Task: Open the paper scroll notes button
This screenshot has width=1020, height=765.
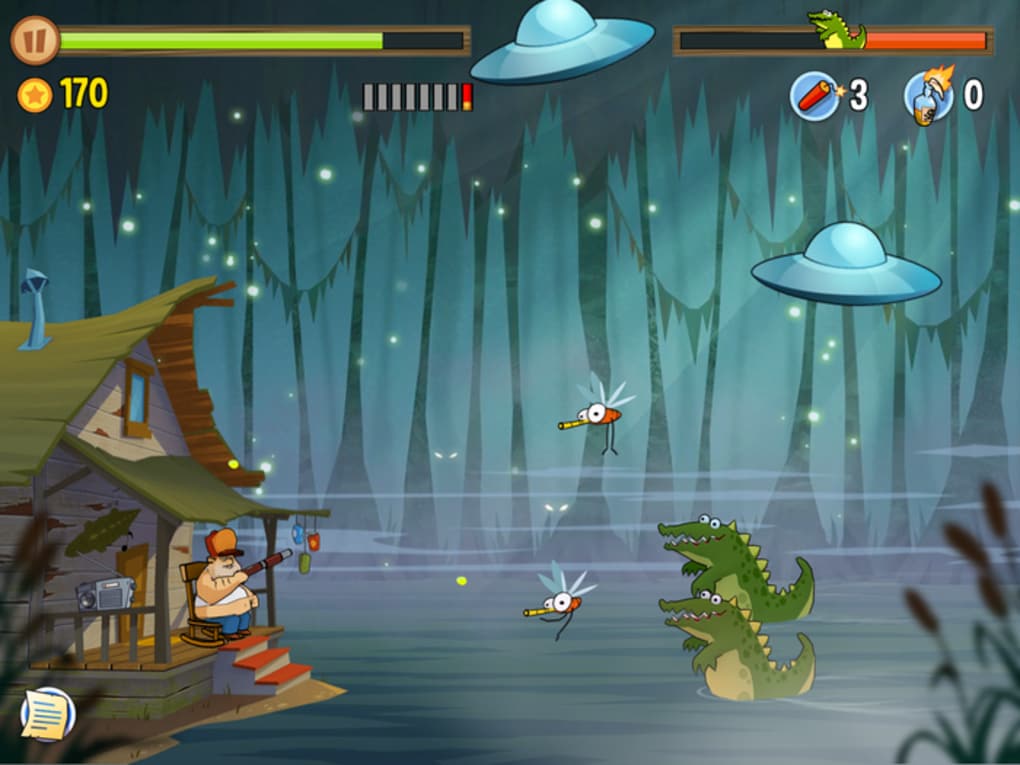Action: tap(47, 714)
